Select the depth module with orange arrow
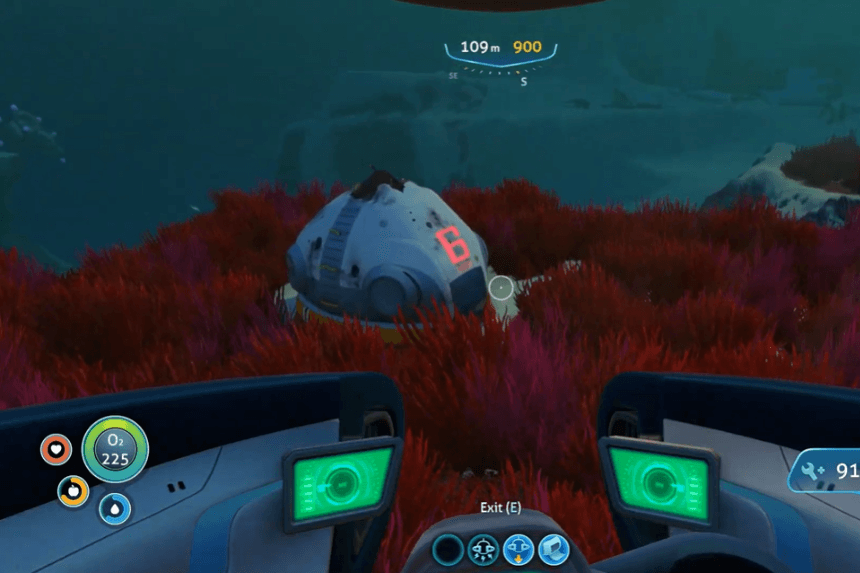Screen dimensions: 860x573 518,548
